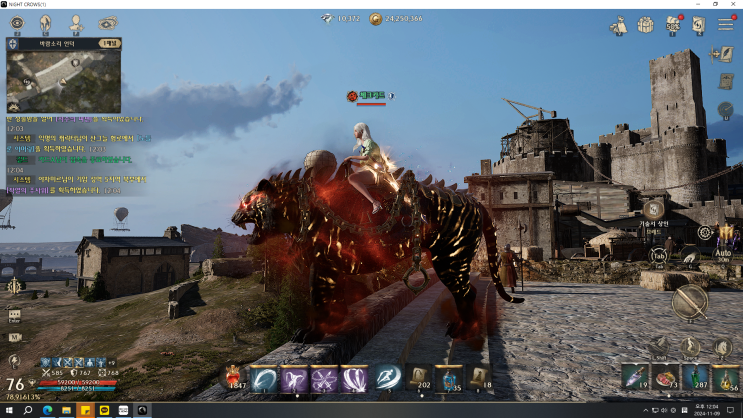Image resolution: width=743 pixels, height=418 pixels.
Task: Click the gauge dial icon on right edge
Action: coord(725,110)
